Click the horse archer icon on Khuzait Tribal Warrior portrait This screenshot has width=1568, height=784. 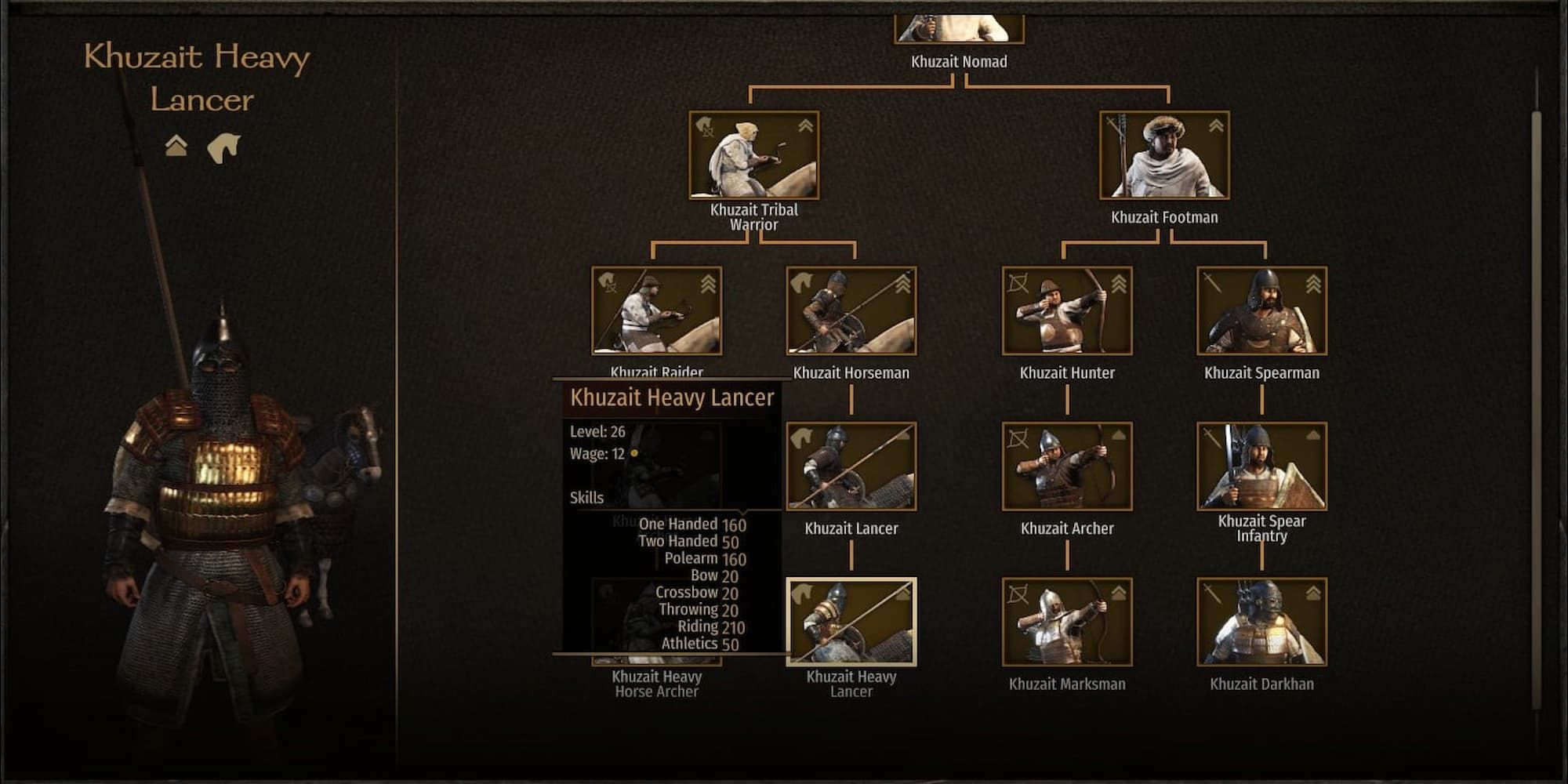pyautogui.click(x=704, y=127)
